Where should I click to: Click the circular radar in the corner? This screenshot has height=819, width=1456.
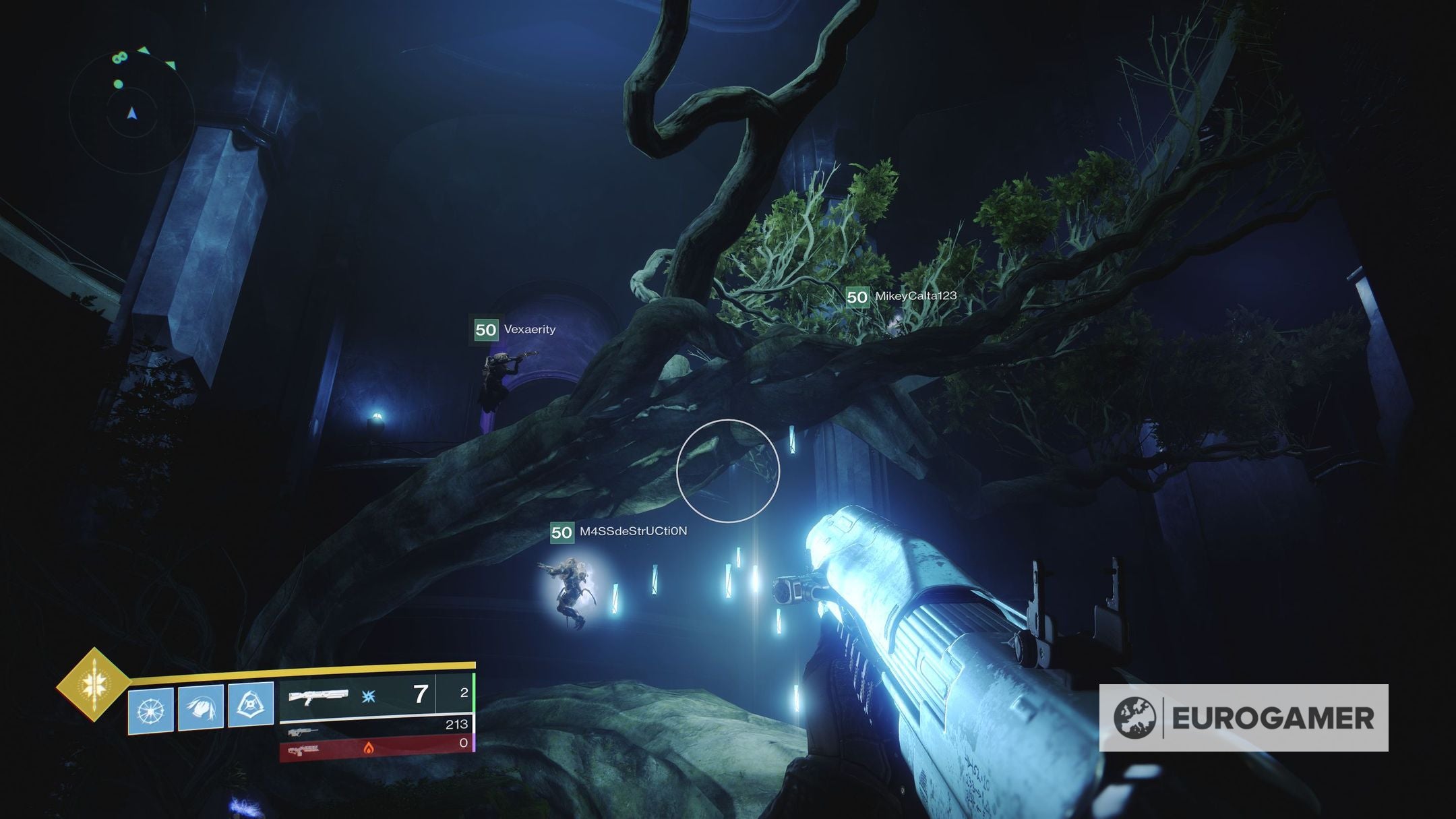[x=132, y=107]
